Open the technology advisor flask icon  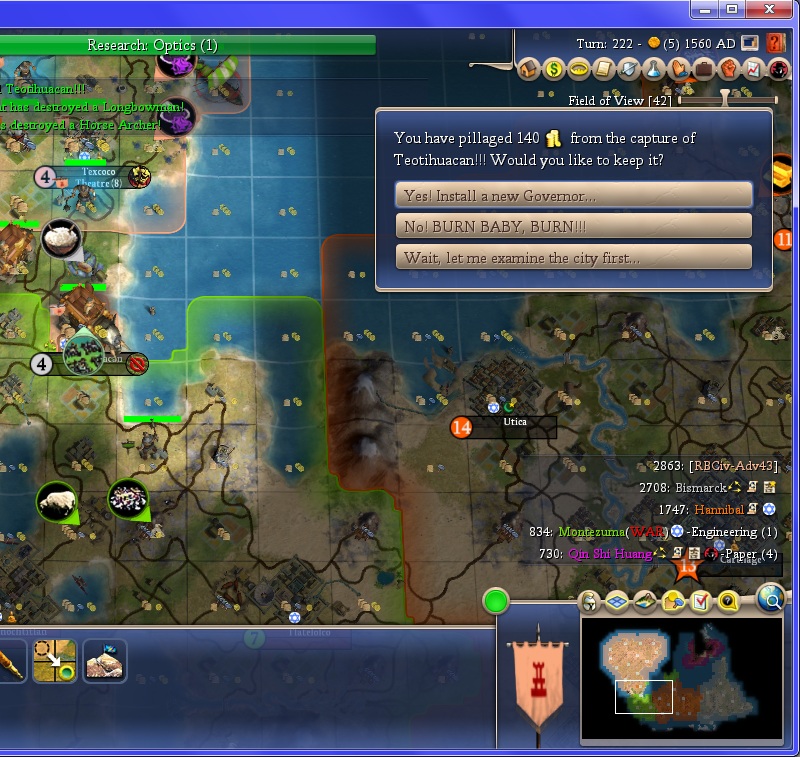coord(654,70)
